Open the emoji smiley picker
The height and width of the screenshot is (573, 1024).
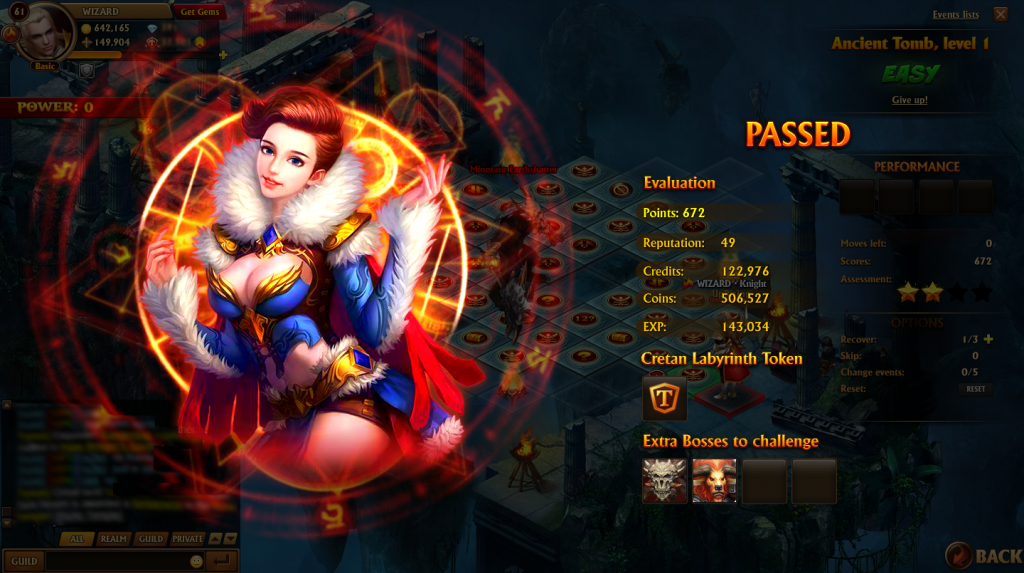196,561
